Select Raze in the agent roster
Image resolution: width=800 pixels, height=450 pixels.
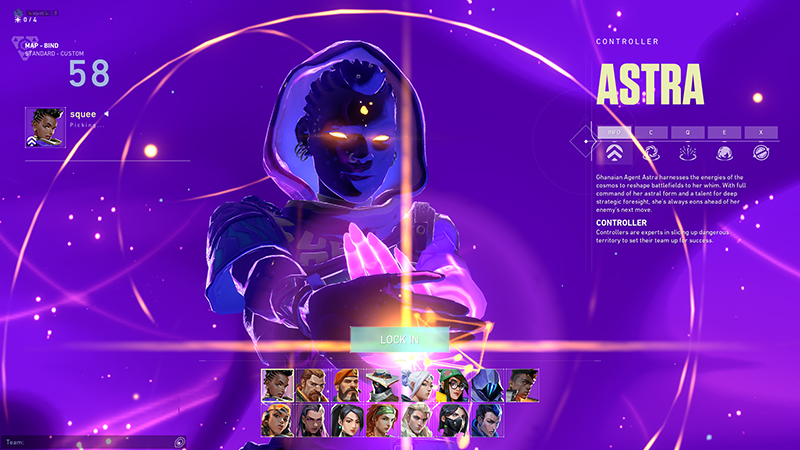coord(277,420)
